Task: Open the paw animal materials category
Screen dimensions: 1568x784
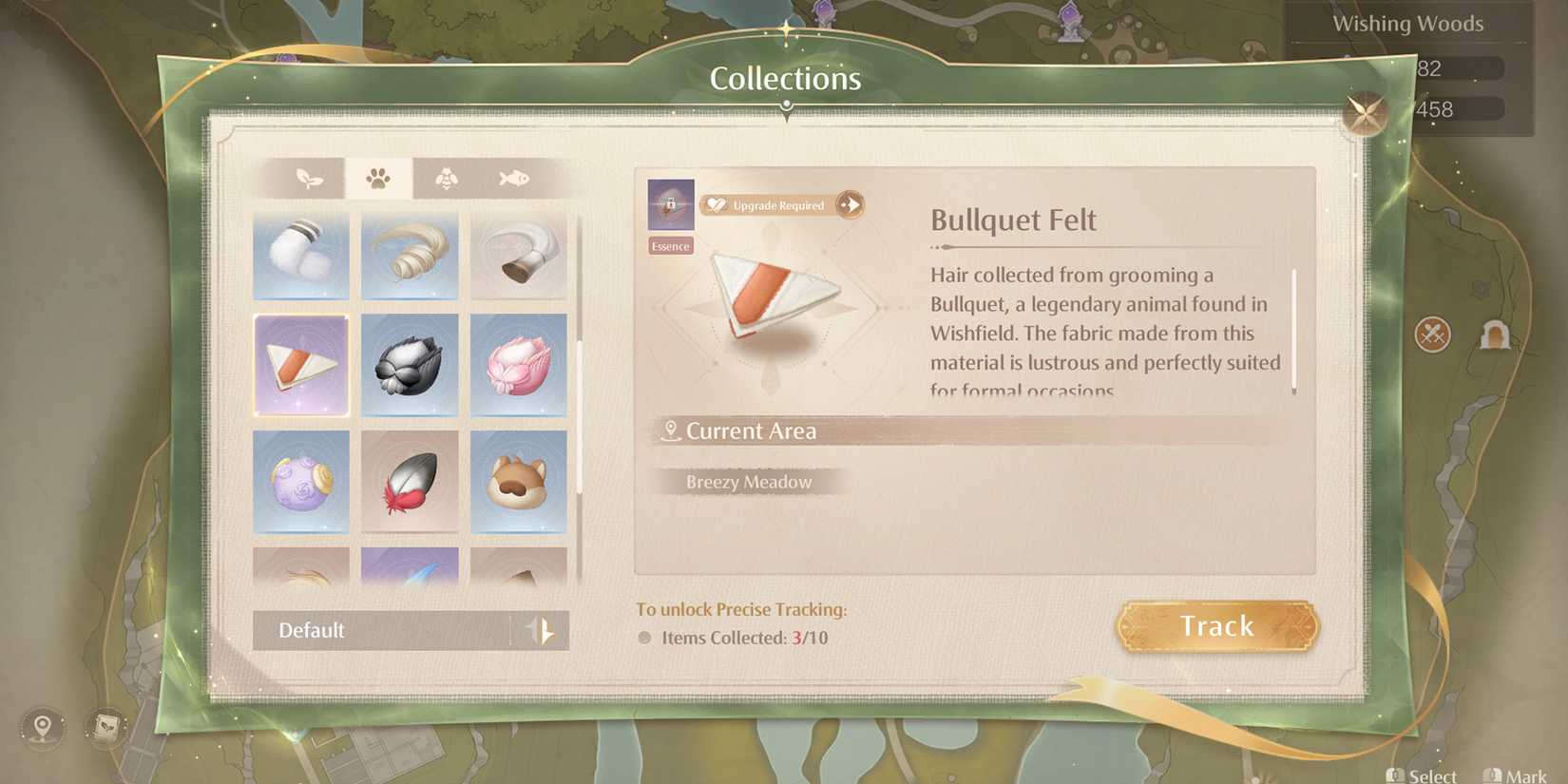Action: 379,177
